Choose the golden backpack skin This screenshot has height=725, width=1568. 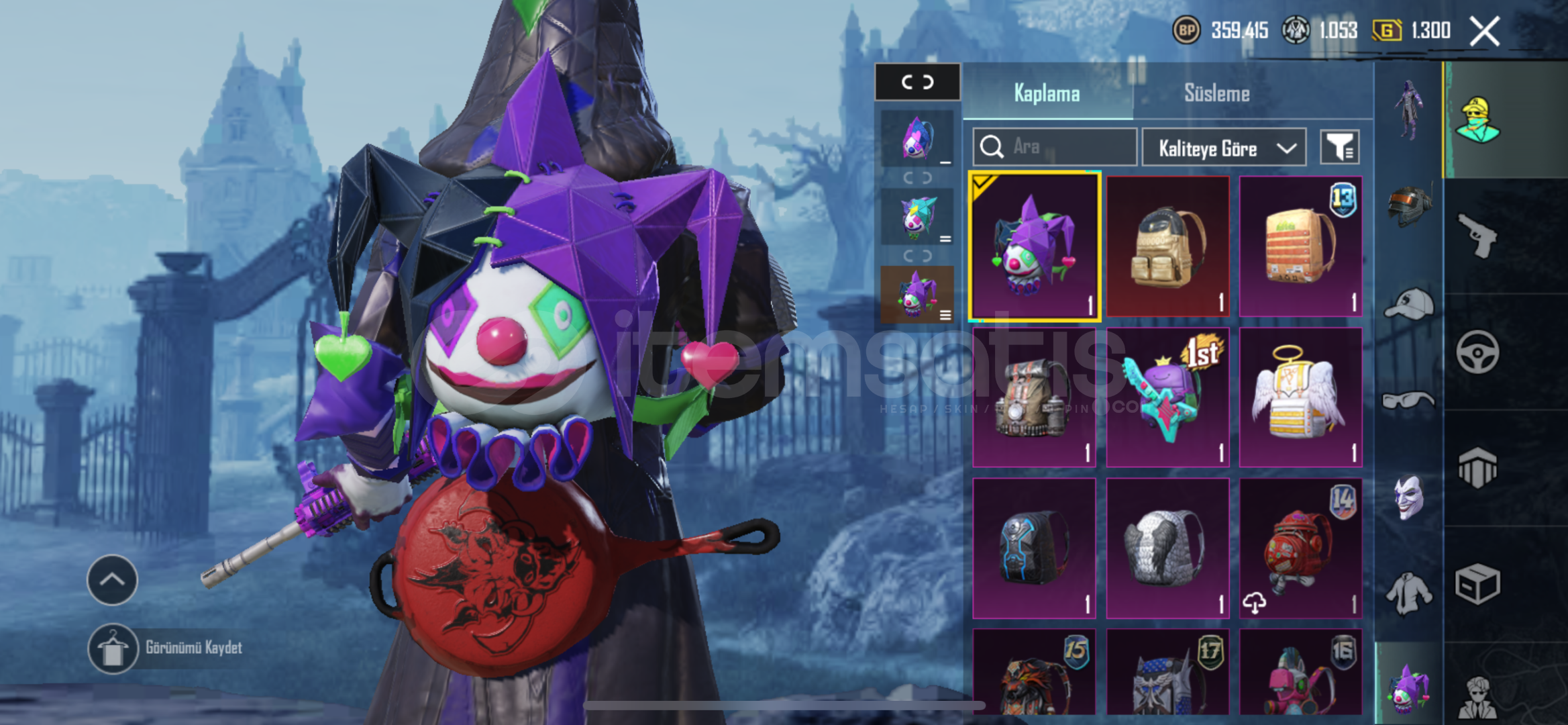(1167, 246)
